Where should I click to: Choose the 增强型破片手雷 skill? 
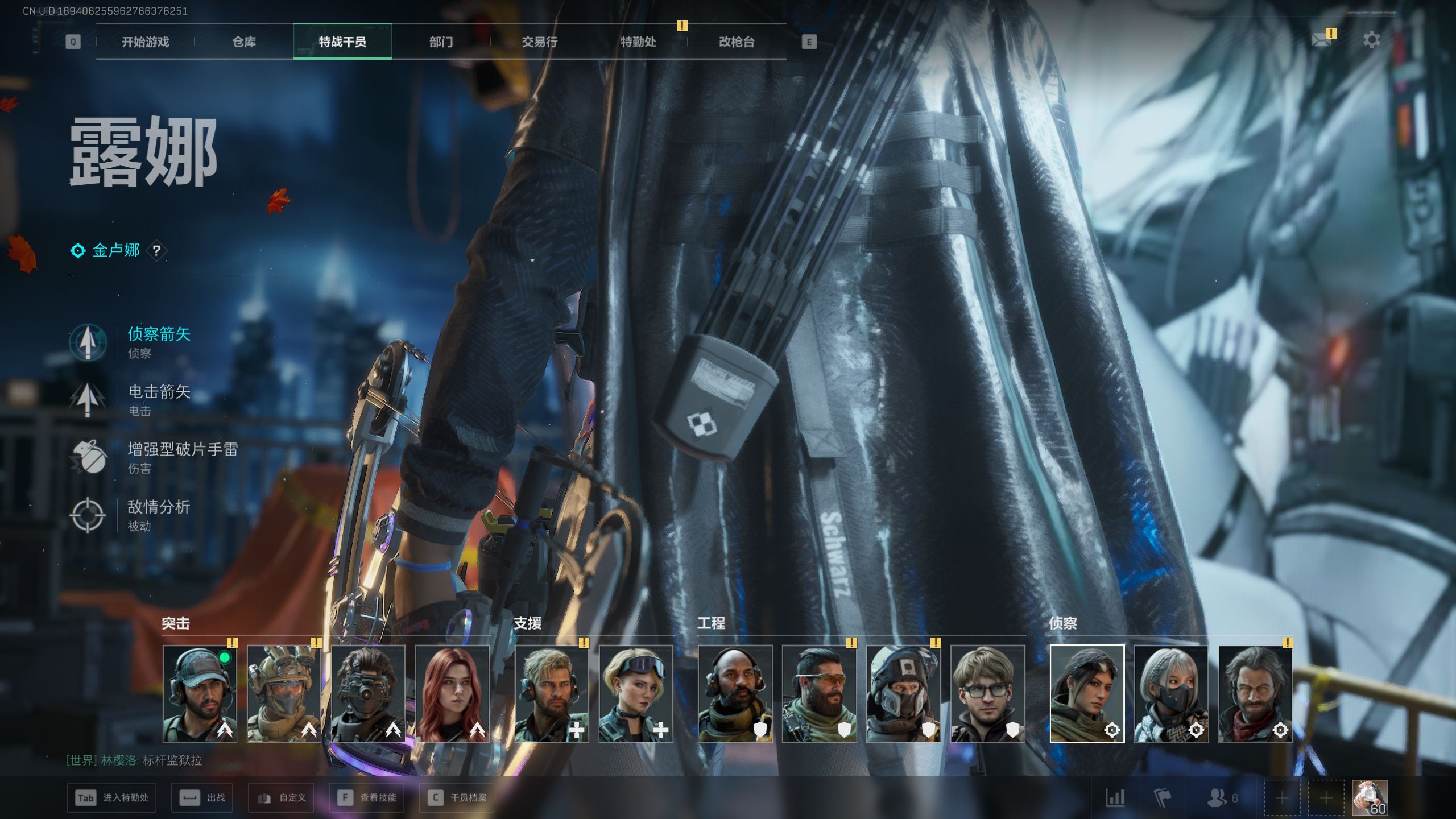click(182, 457)
